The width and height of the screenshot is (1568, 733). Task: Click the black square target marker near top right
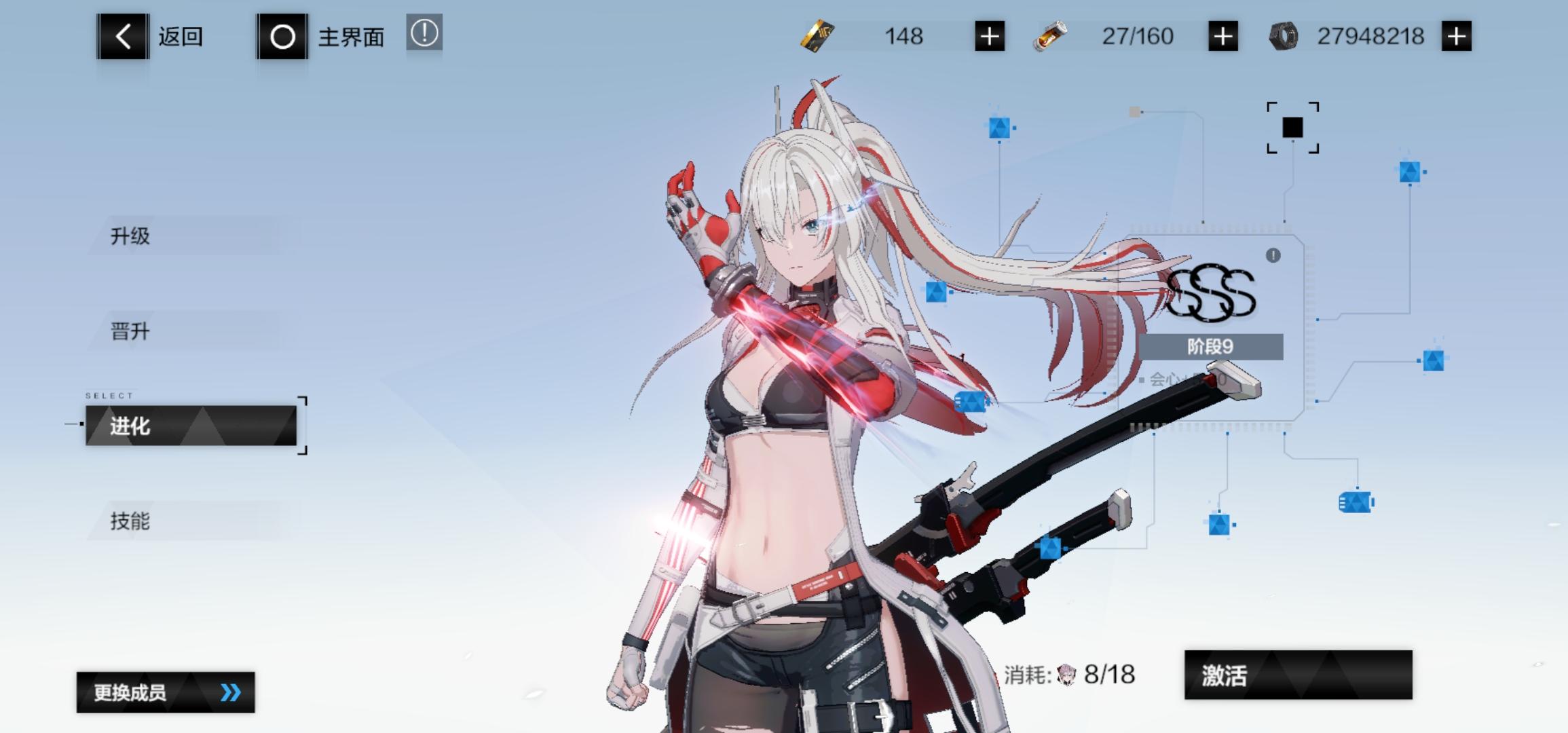(1292, 127)
